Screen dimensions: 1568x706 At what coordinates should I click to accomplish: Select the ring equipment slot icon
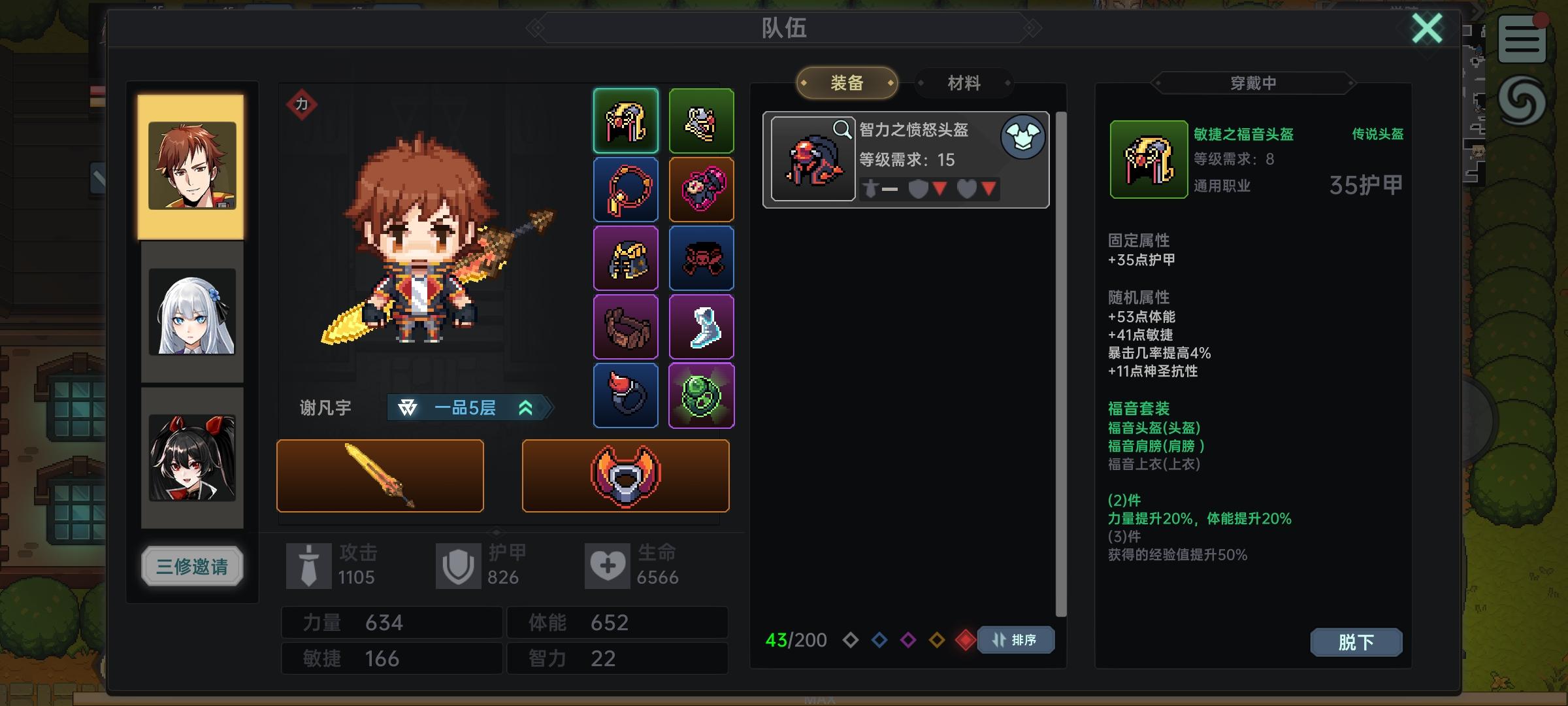click(x=625, y=395)
